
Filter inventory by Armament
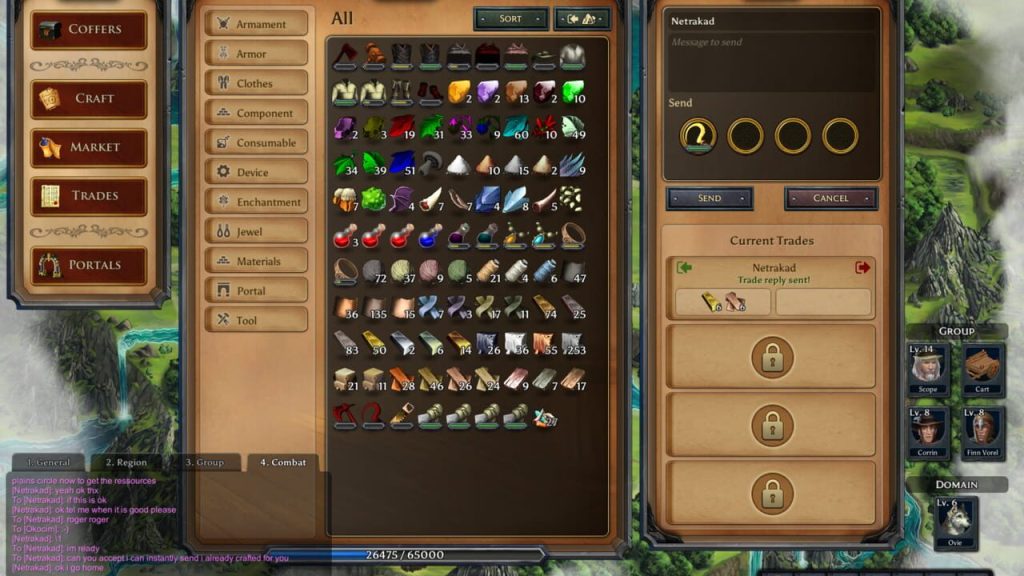point(256,24)
